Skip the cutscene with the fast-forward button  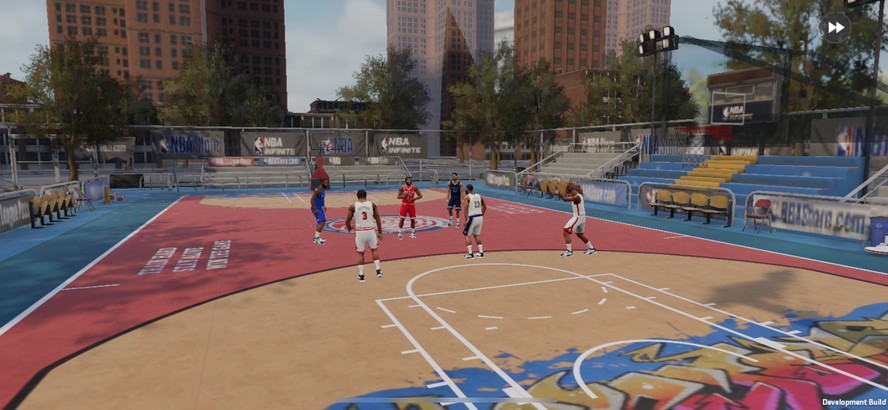click(x=835, y=27)
